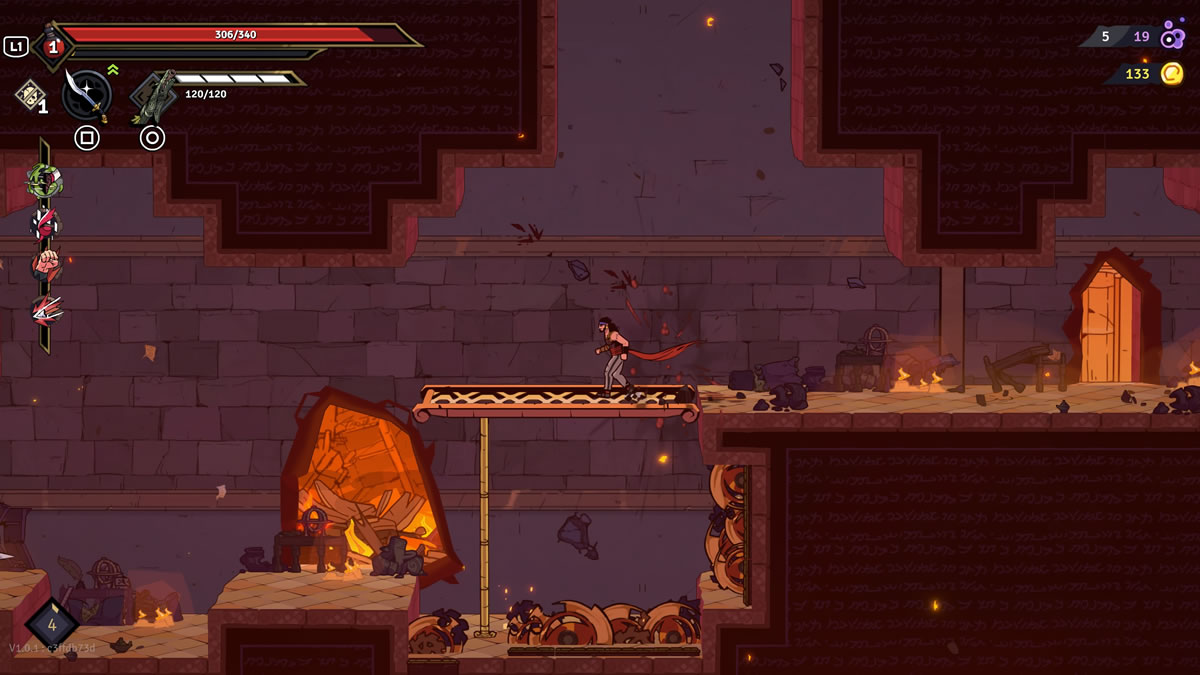
Task: Click the gold coin currency icon
Action: tap(1171, 73)
